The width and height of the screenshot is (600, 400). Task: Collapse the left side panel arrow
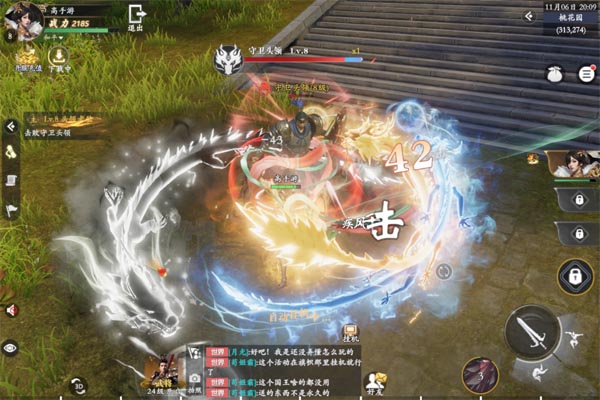pyautogui.click(x=11, y=127)
